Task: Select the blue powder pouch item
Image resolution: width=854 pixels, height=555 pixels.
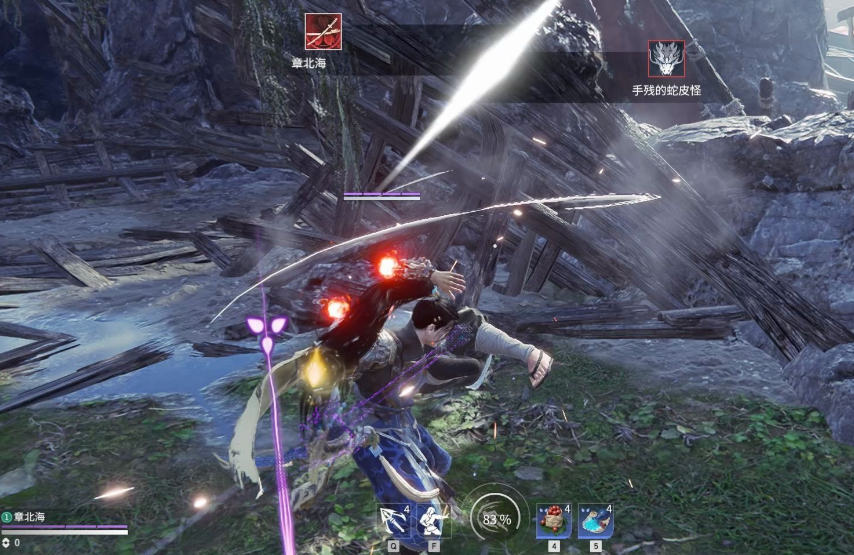Action: coord(594,520)
